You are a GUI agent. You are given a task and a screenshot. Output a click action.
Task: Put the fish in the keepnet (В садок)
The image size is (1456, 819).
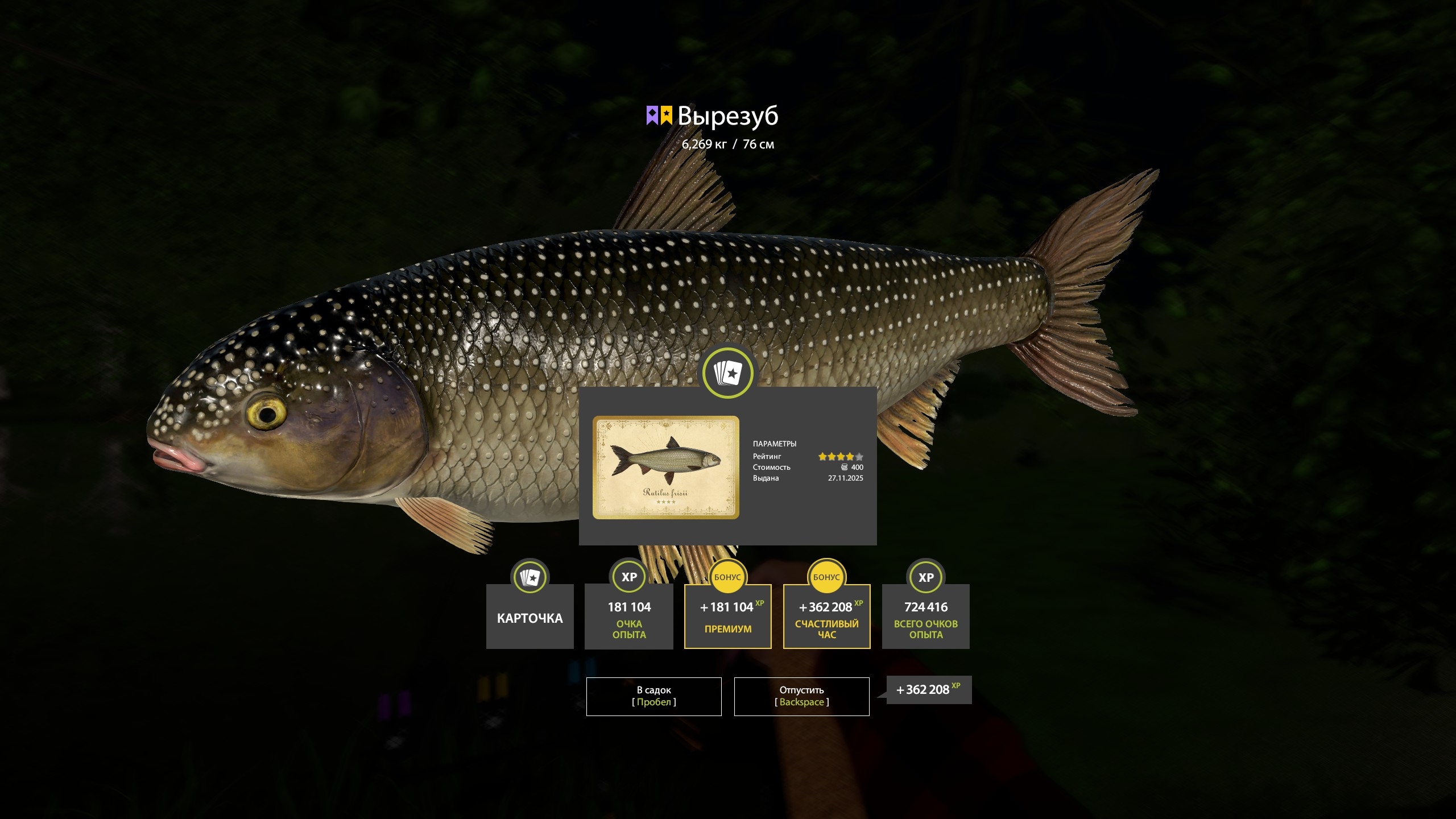pos(653,696)
